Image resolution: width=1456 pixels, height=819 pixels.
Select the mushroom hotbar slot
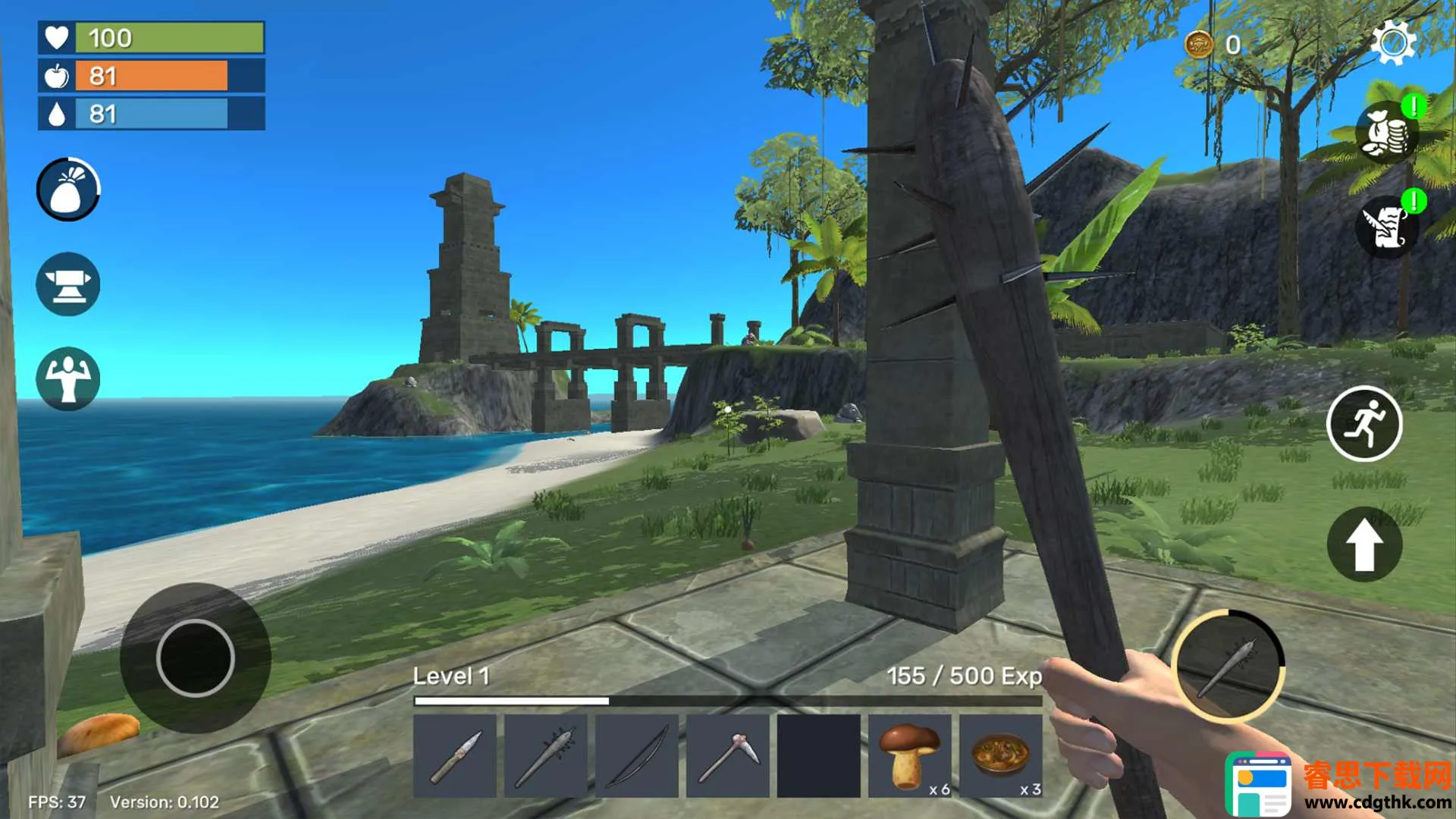[910, 756]
